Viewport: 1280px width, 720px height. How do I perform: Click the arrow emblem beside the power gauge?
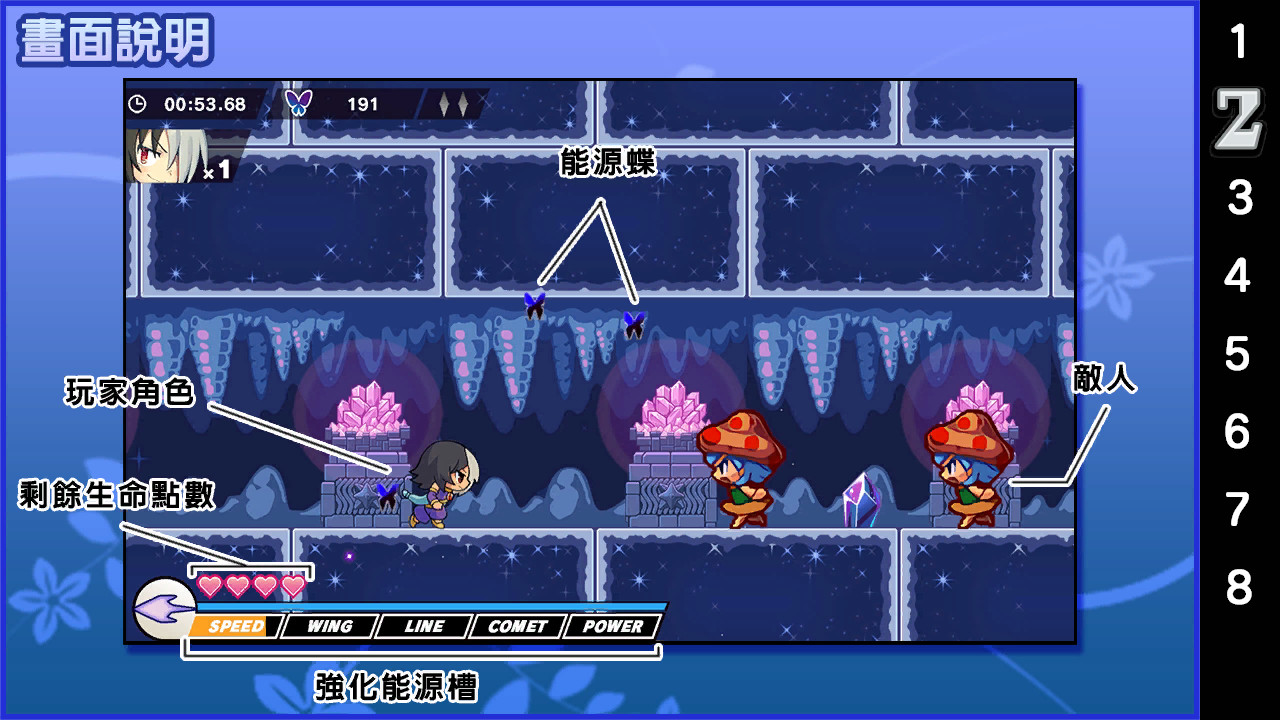pyautogui.click(x=162, y=609)
